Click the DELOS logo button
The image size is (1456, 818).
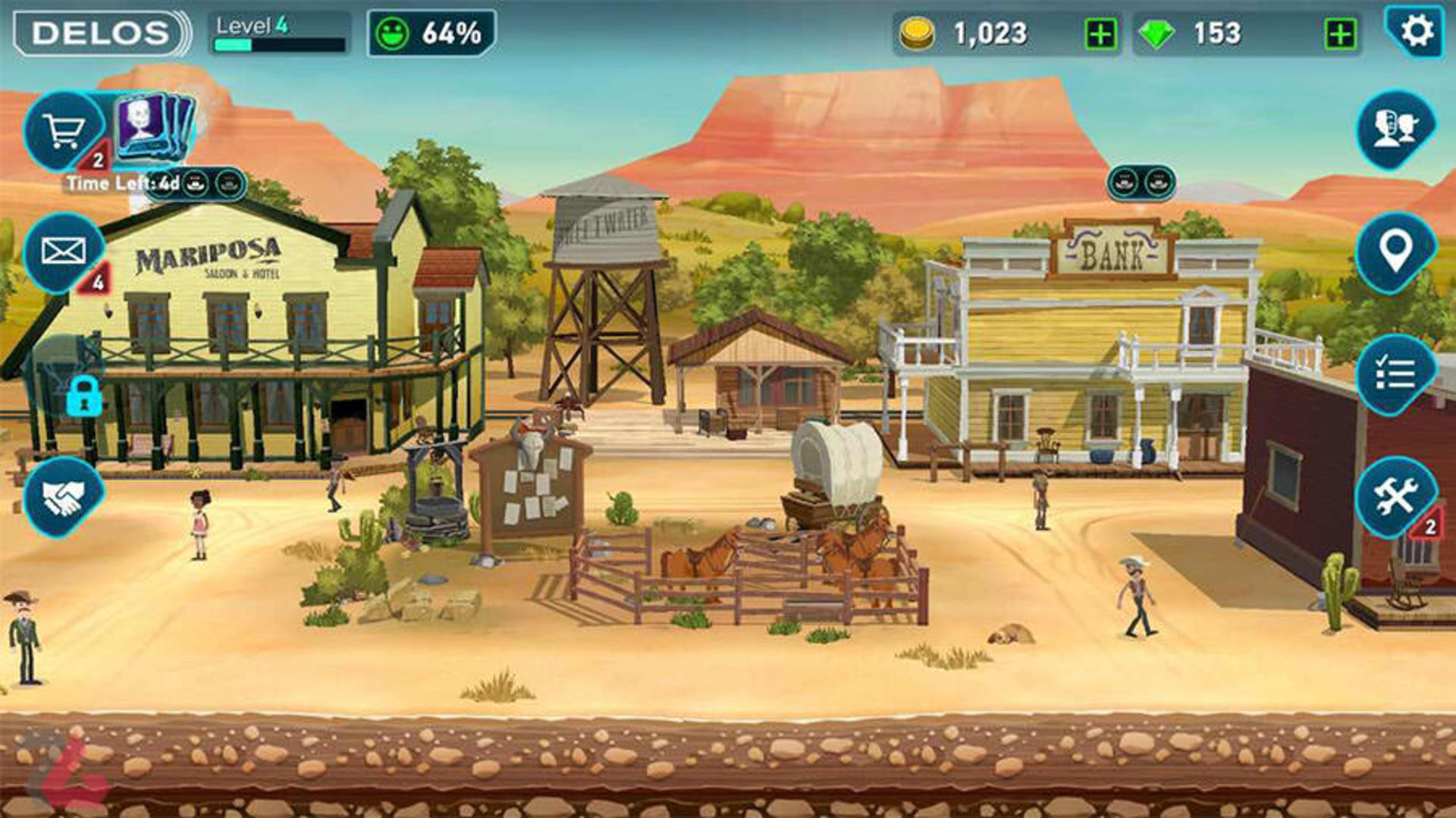(101, 33)
